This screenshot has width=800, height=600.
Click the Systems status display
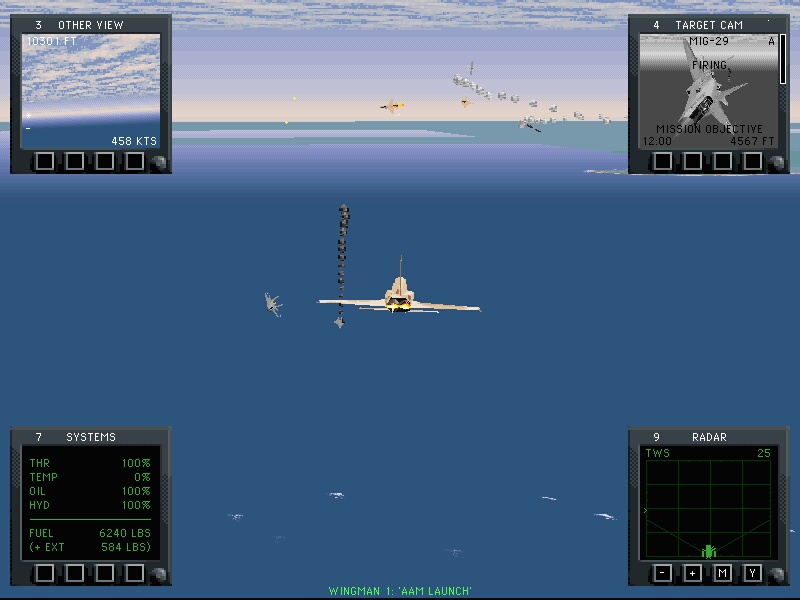91,504
